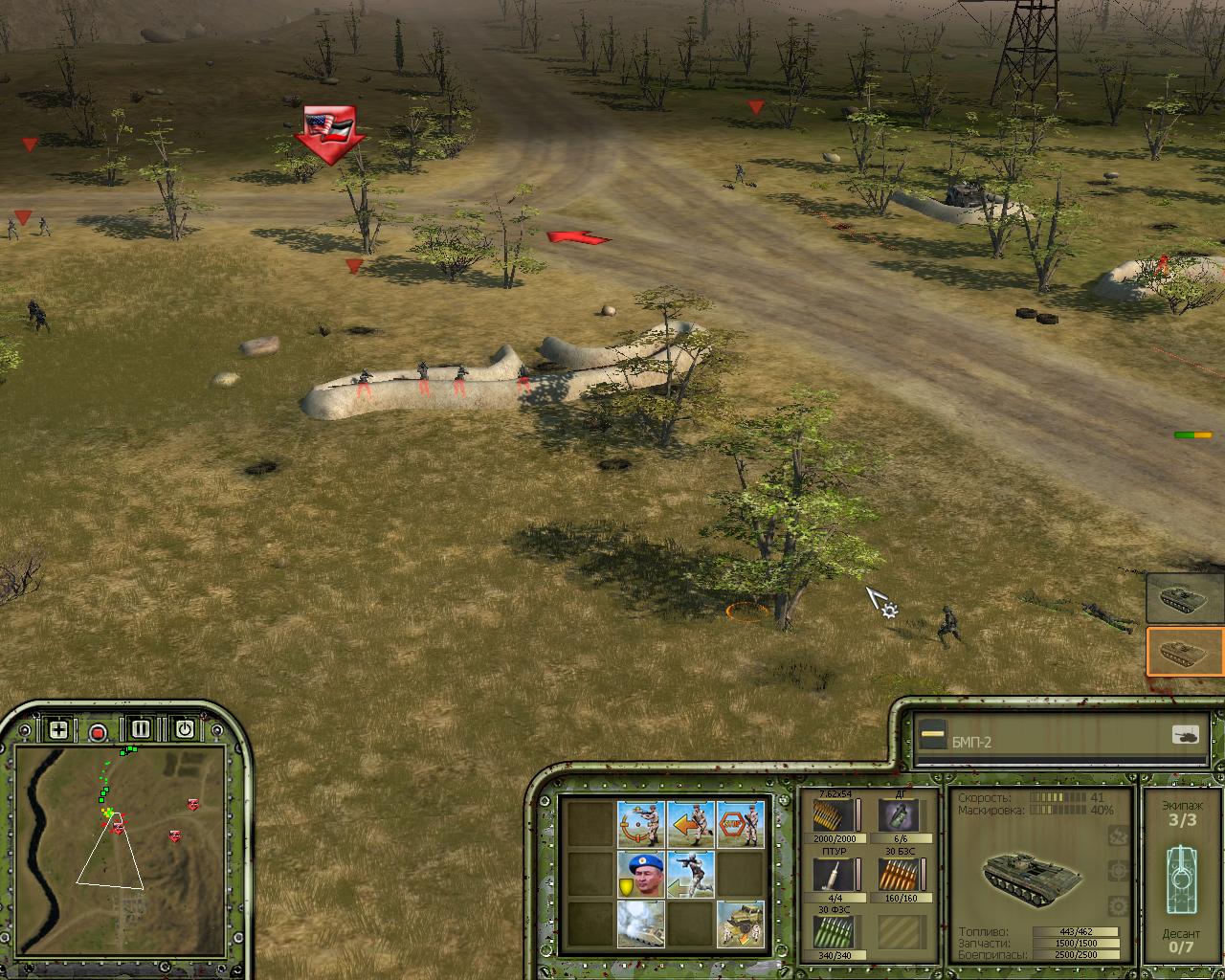Select the 7.62x54 machine gun ammo
This screenshot has height=980, width=1225.
[833, 817]
